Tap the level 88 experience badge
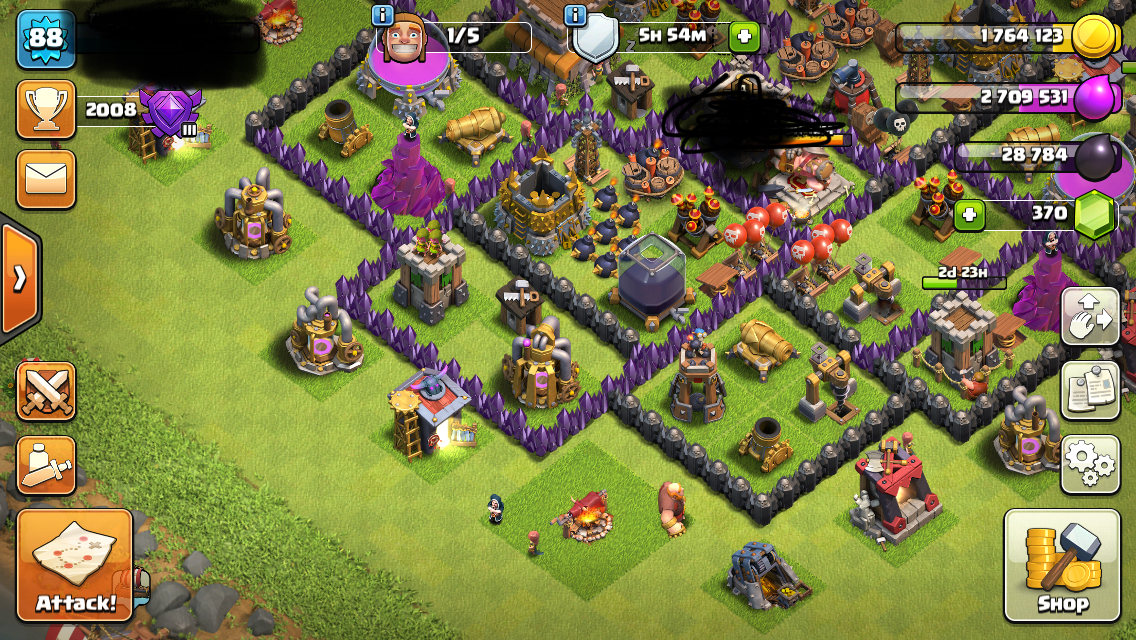The image size is (1136, 640). pos(46,39)
